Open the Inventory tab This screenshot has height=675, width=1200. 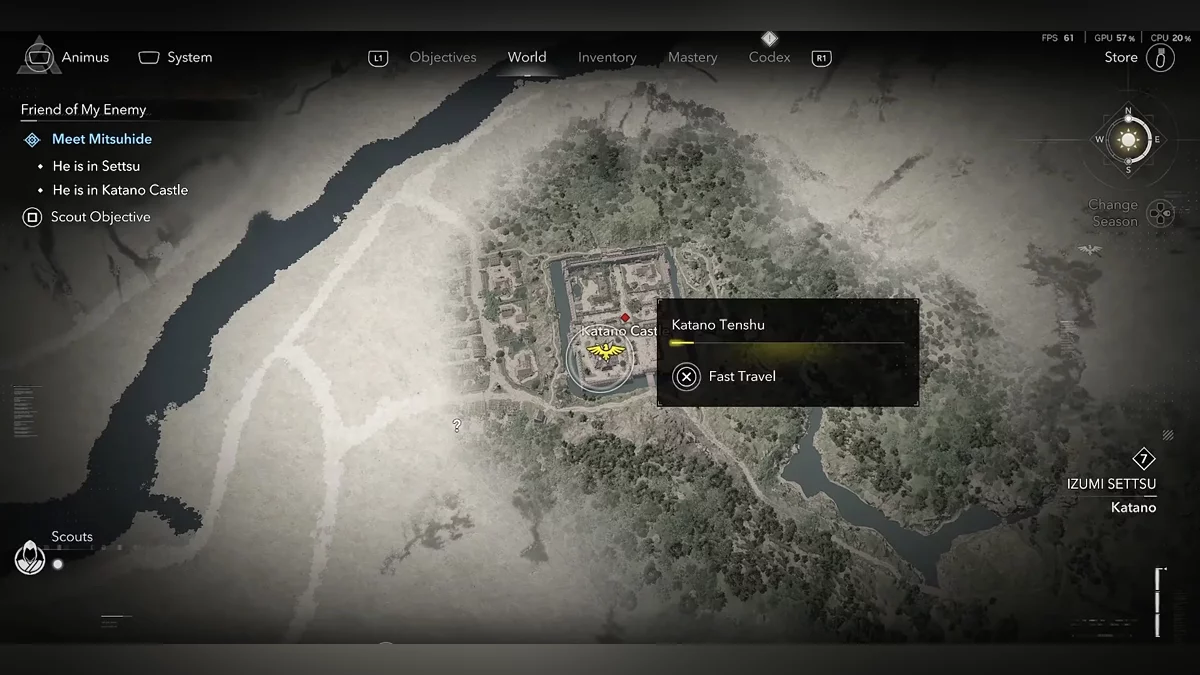coord(607,58)
